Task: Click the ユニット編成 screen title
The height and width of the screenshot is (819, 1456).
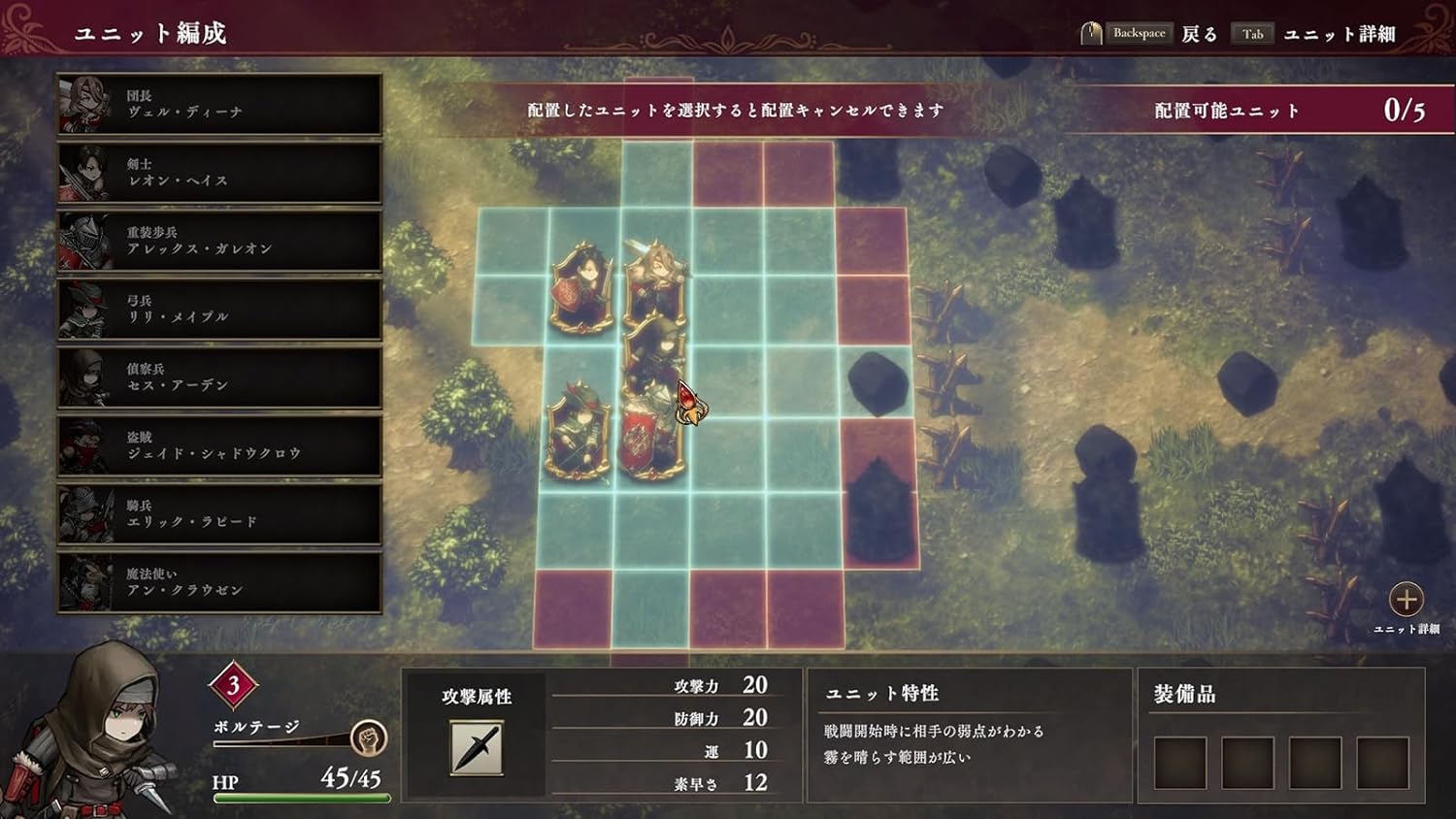Action: [151, 30]
